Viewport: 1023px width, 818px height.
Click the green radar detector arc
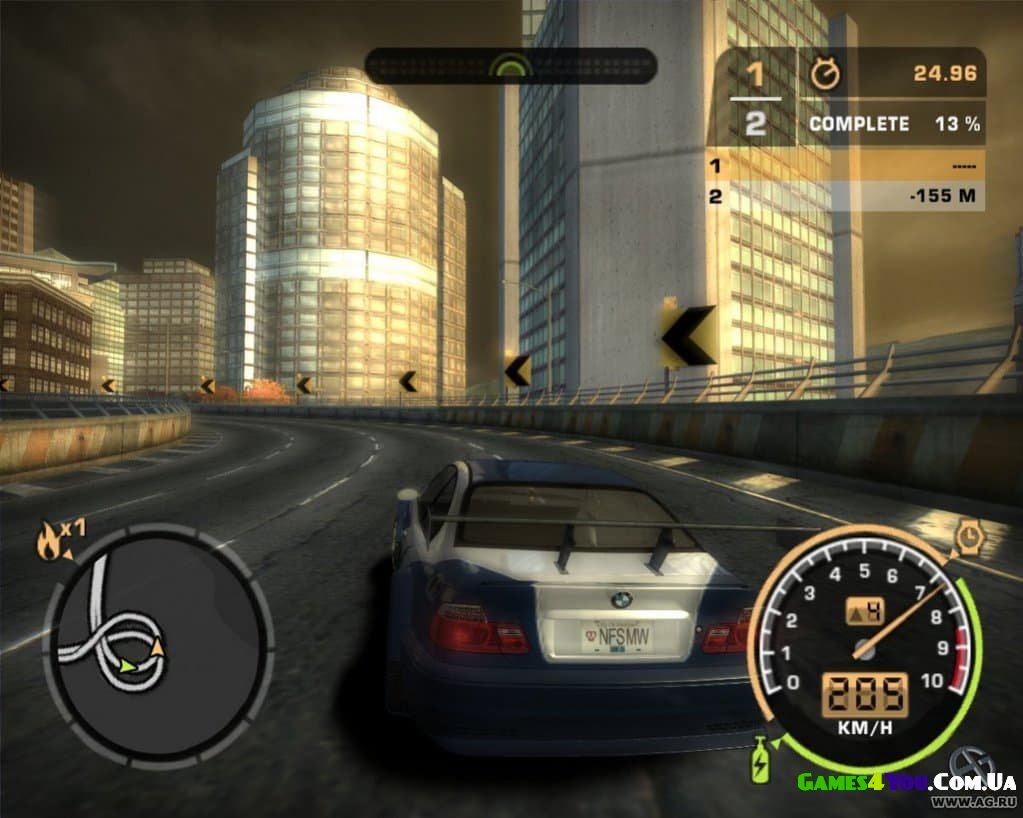click(x=512, y=66)
